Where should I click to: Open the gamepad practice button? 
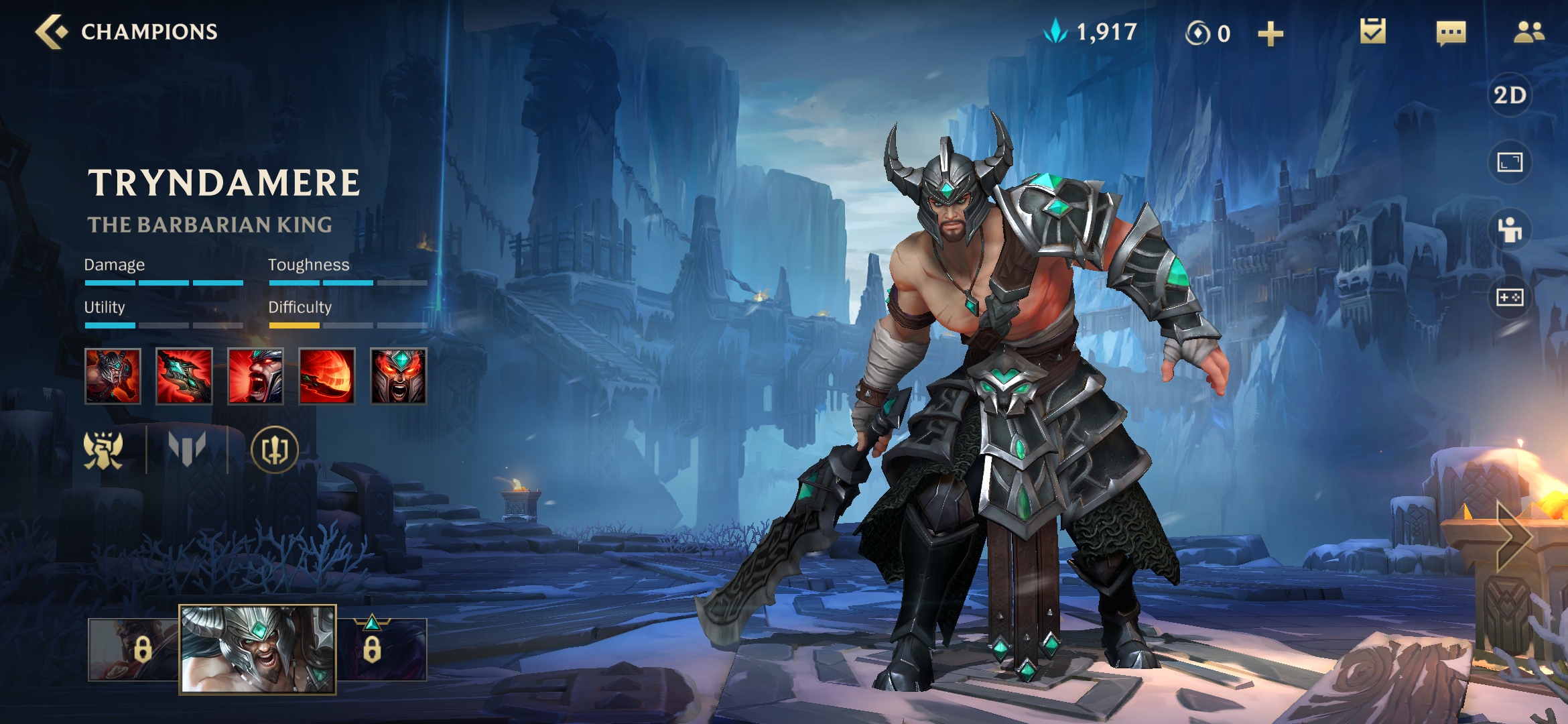coord(1510,297)
